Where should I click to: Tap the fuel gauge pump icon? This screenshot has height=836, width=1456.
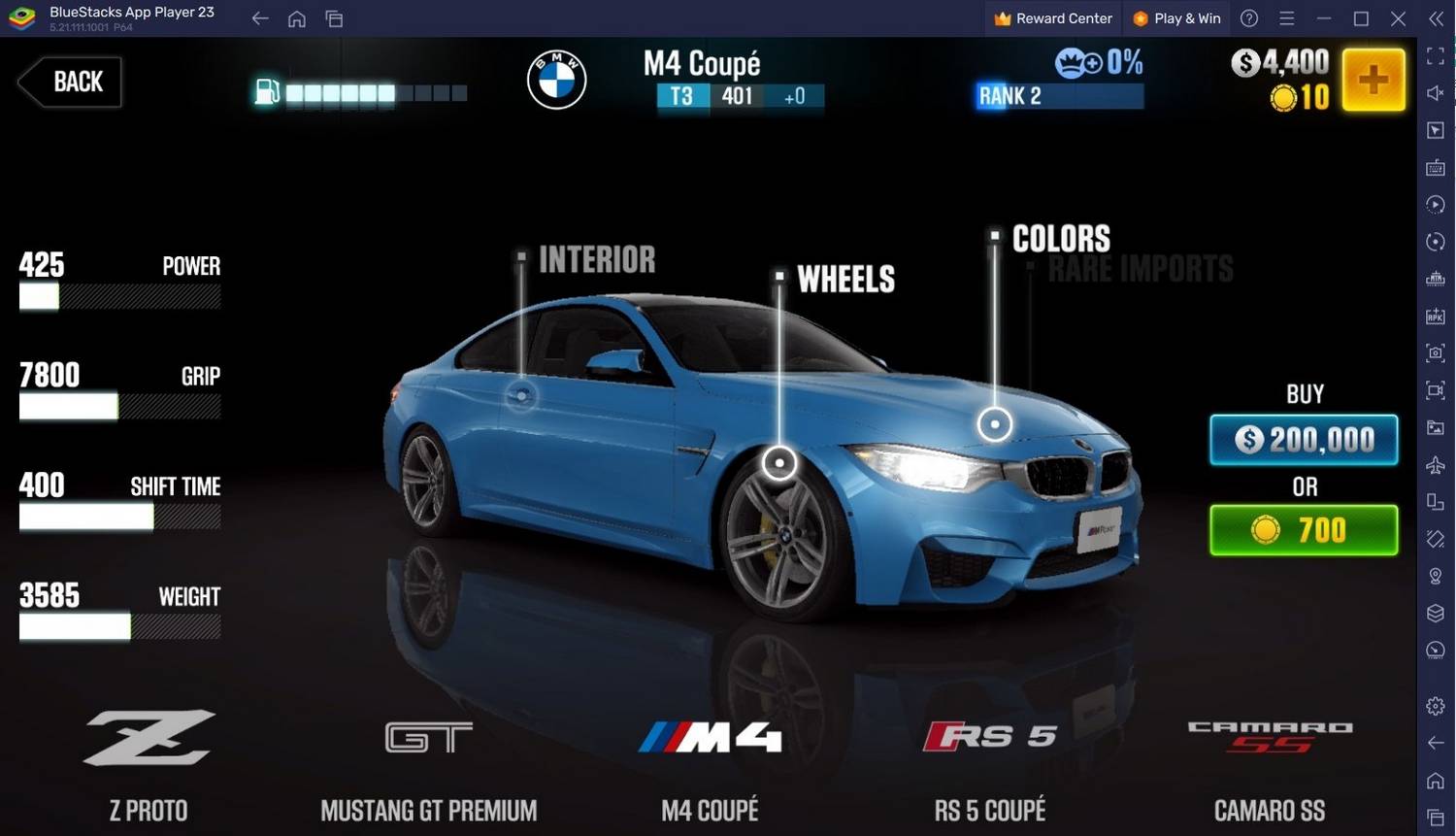pyautogui.click(x=267, y=92)
